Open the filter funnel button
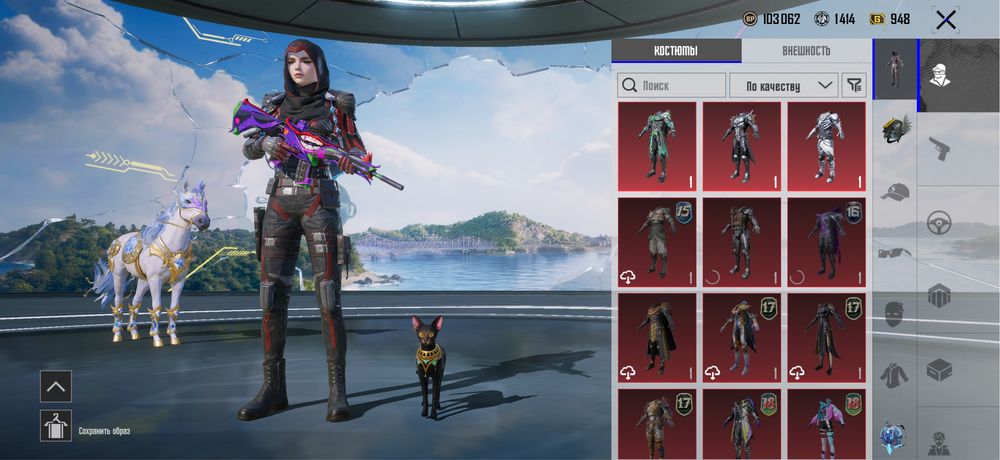Image resolution: width=1000 pixels, height=460 pixels. 854,85
